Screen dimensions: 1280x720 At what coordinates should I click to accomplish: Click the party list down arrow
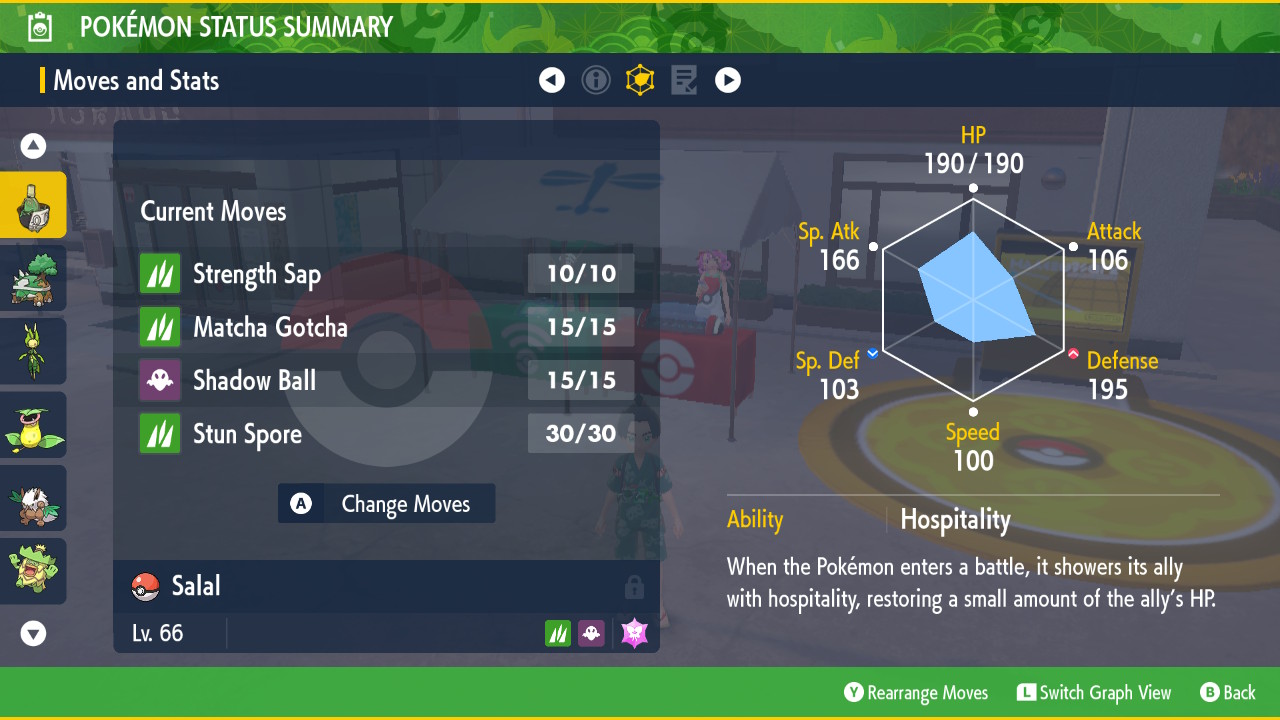pyautogui.click(x=33, y=633)
